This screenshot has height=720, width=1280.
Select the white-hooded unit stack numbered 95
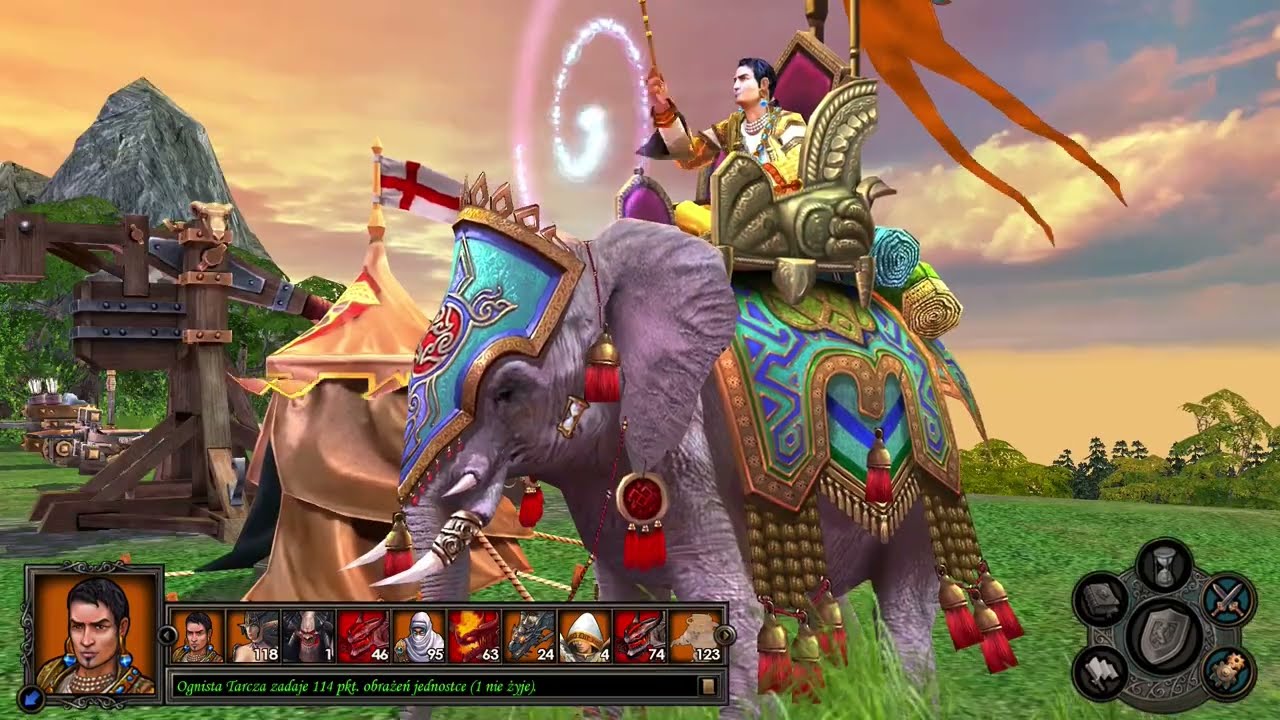[x=419, y=636]
